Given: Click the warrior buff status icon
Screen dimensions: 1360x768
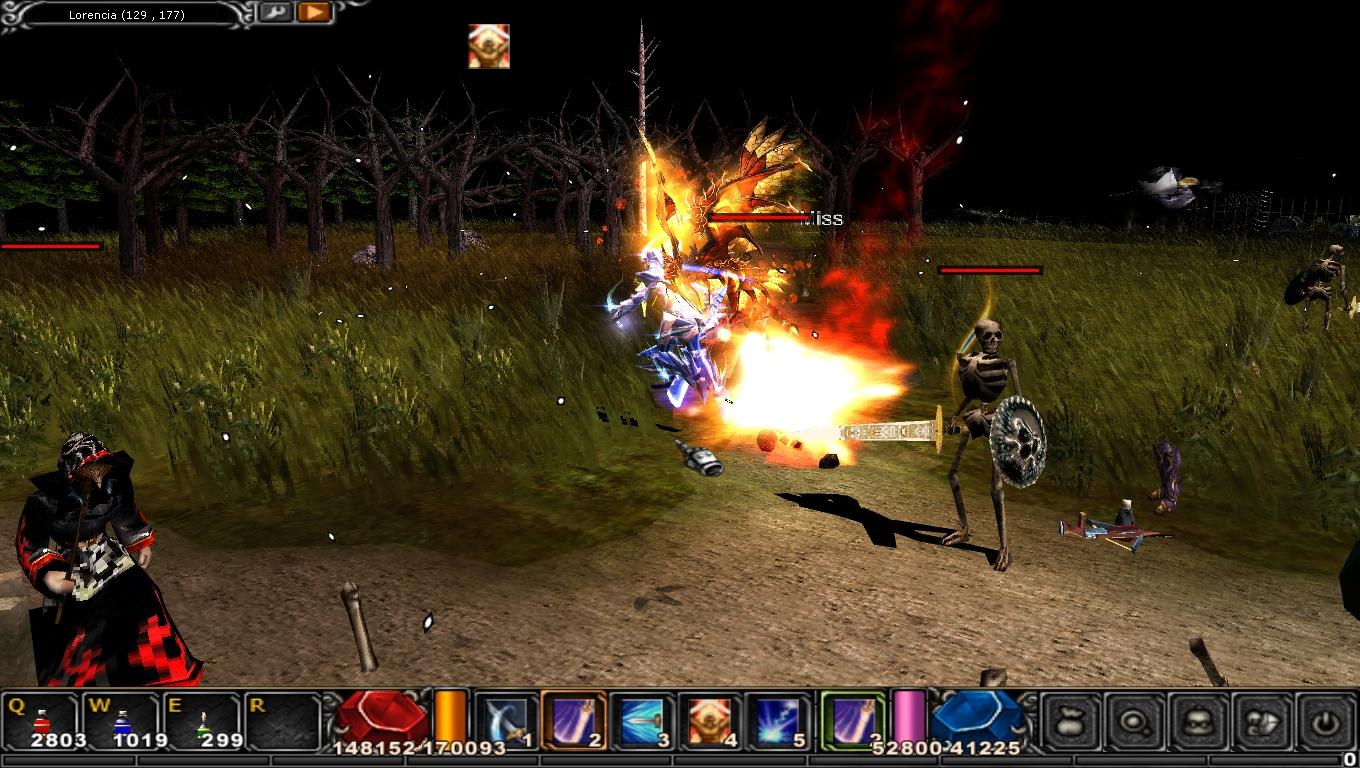Looking at the screenshot, I should 489,46.
